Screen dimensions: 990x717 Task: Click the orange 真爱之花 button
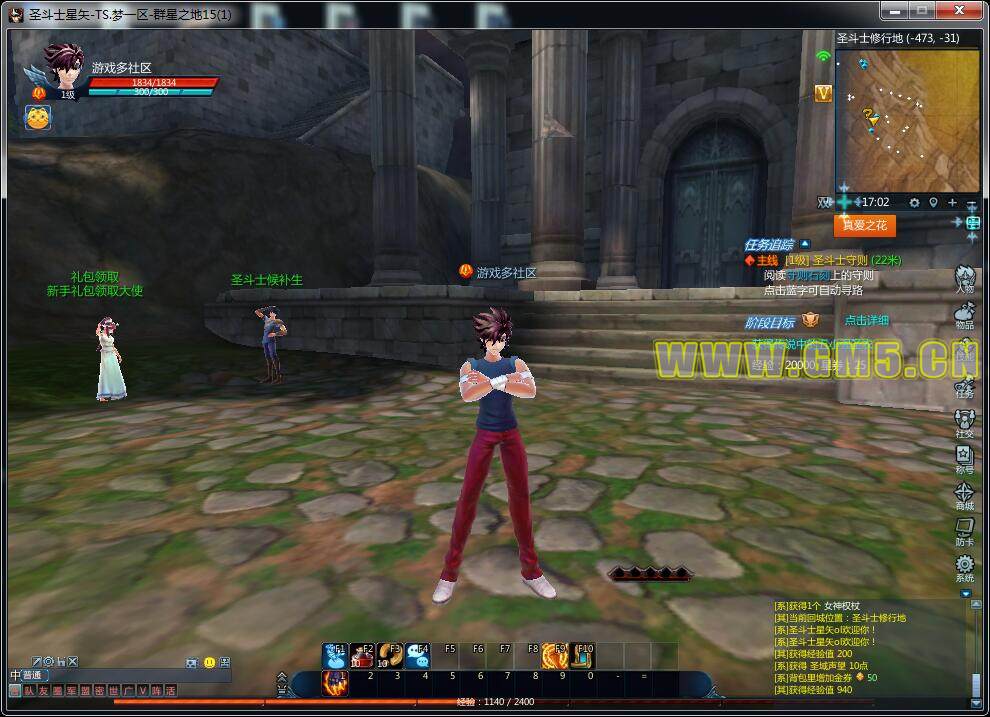click(x=865, y=226)
